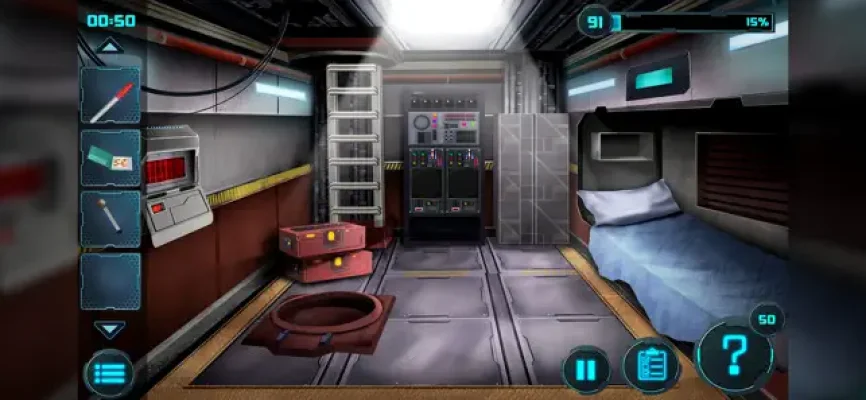Open the clipboard task list

651,366
